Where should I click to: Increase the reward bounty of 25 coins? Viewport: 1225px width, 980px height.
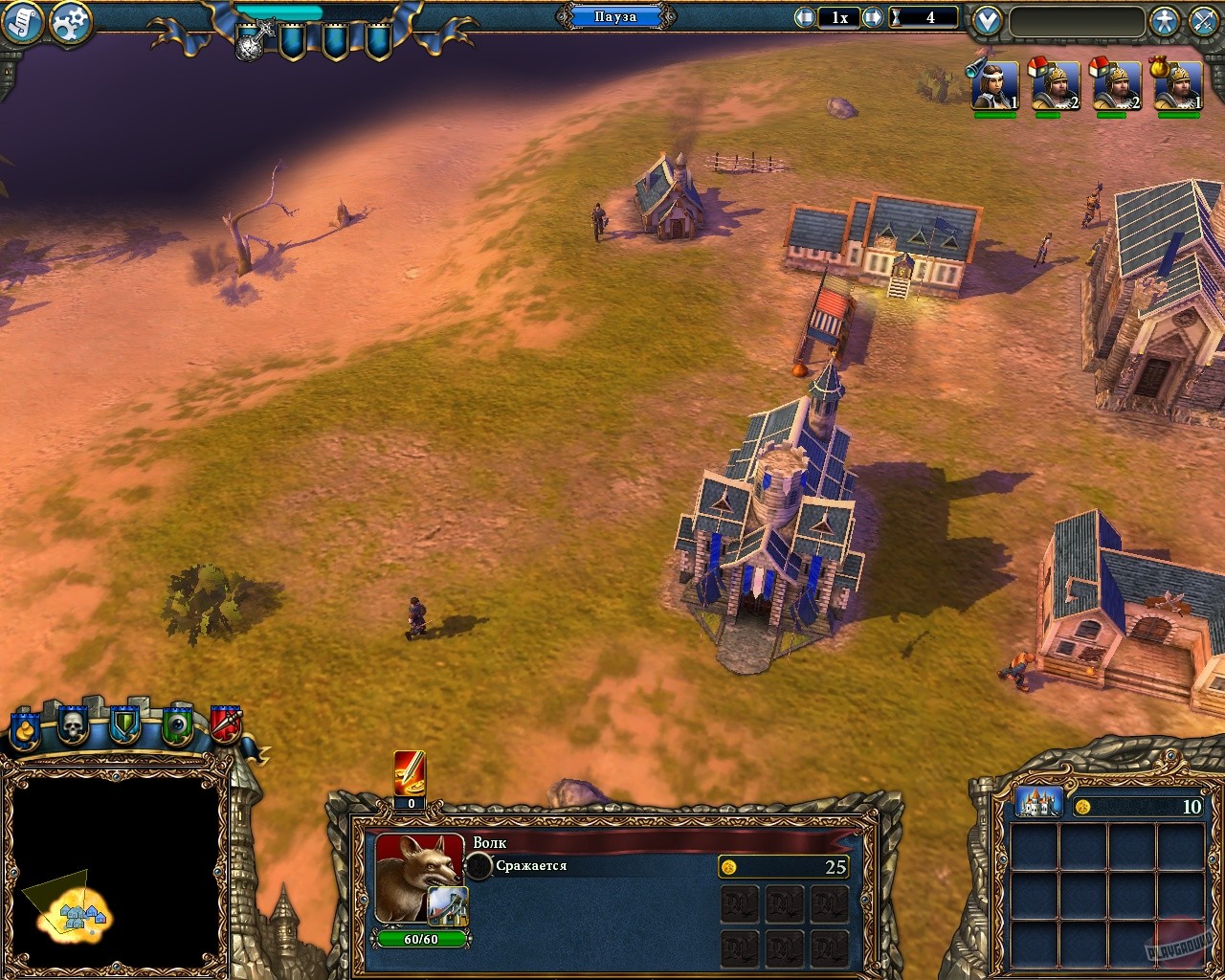click(785, 867)
